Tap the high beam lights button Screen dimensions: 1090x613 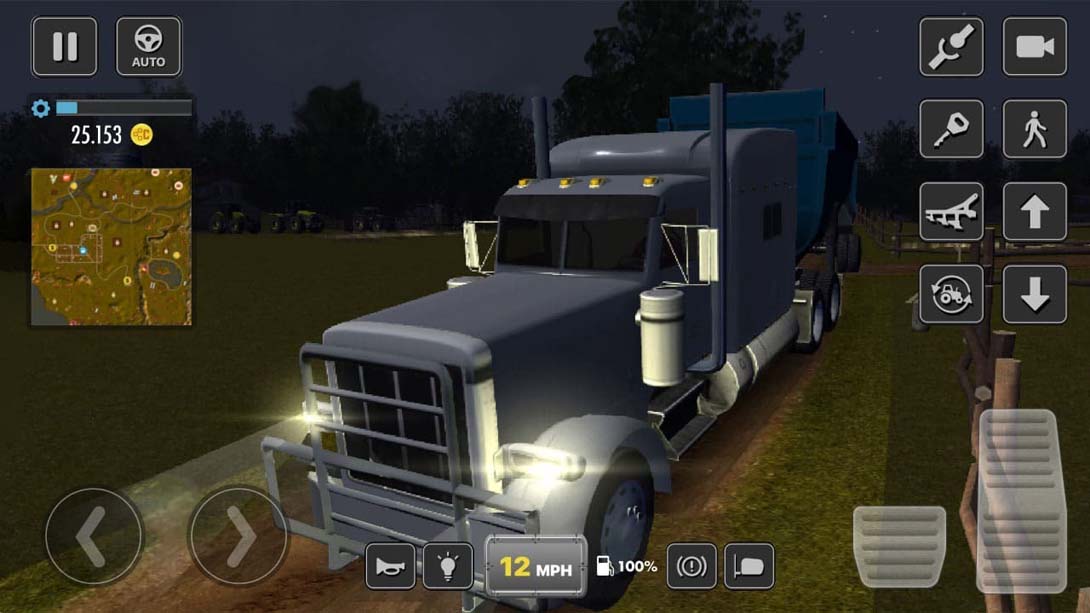(x=749, y=567)
